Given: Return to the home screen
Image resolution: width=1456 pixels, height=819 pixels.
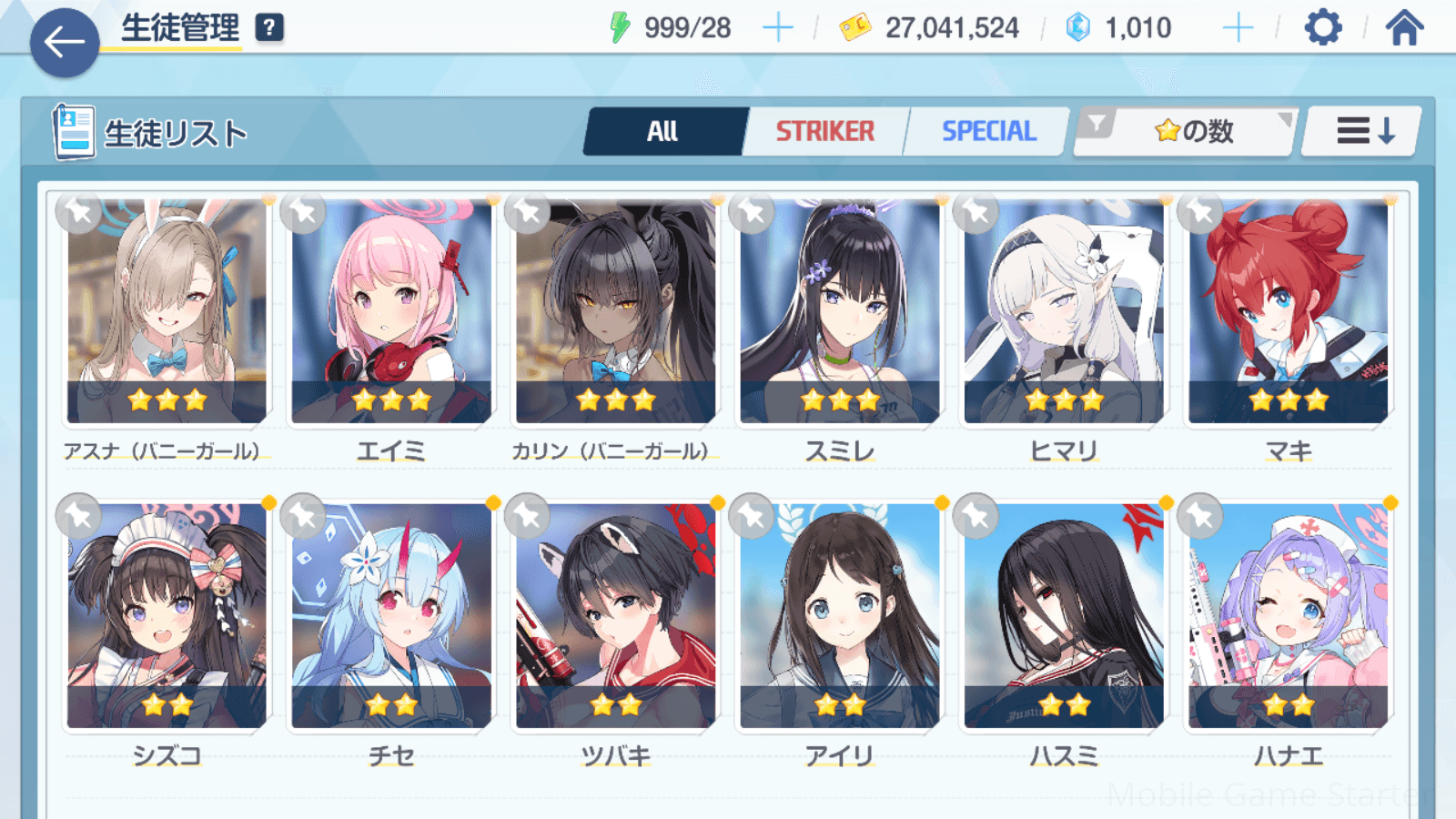Looking at the screenshot, I should [x=1404, y=28].
